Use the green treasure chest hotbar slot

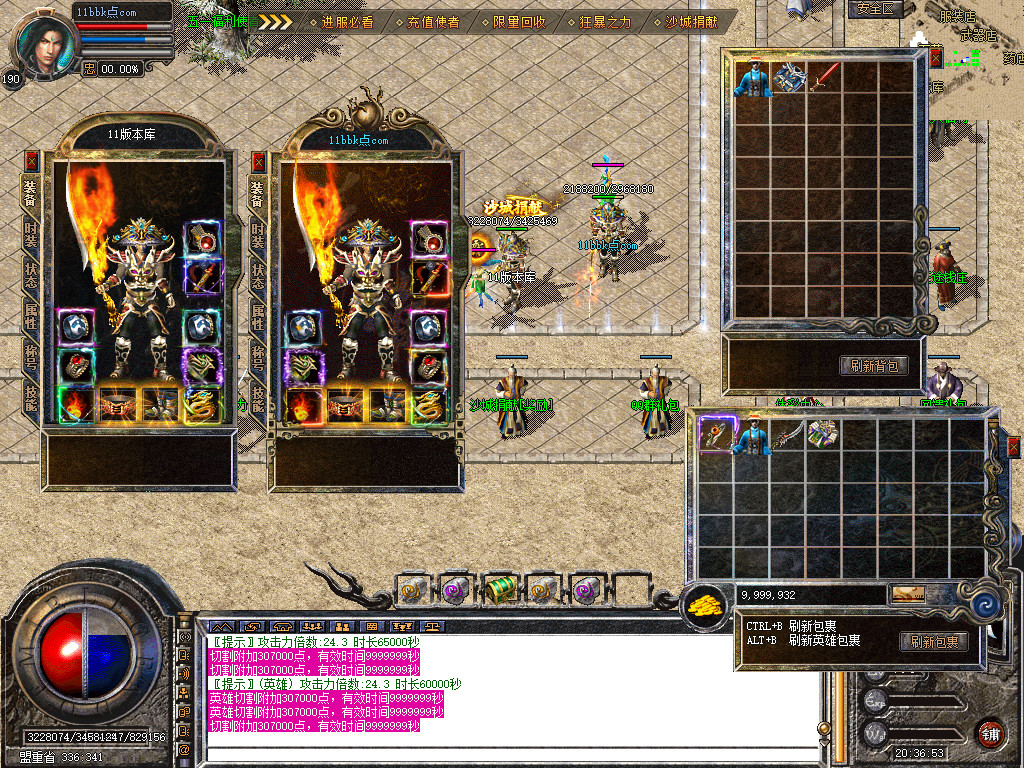click(499, 590)
